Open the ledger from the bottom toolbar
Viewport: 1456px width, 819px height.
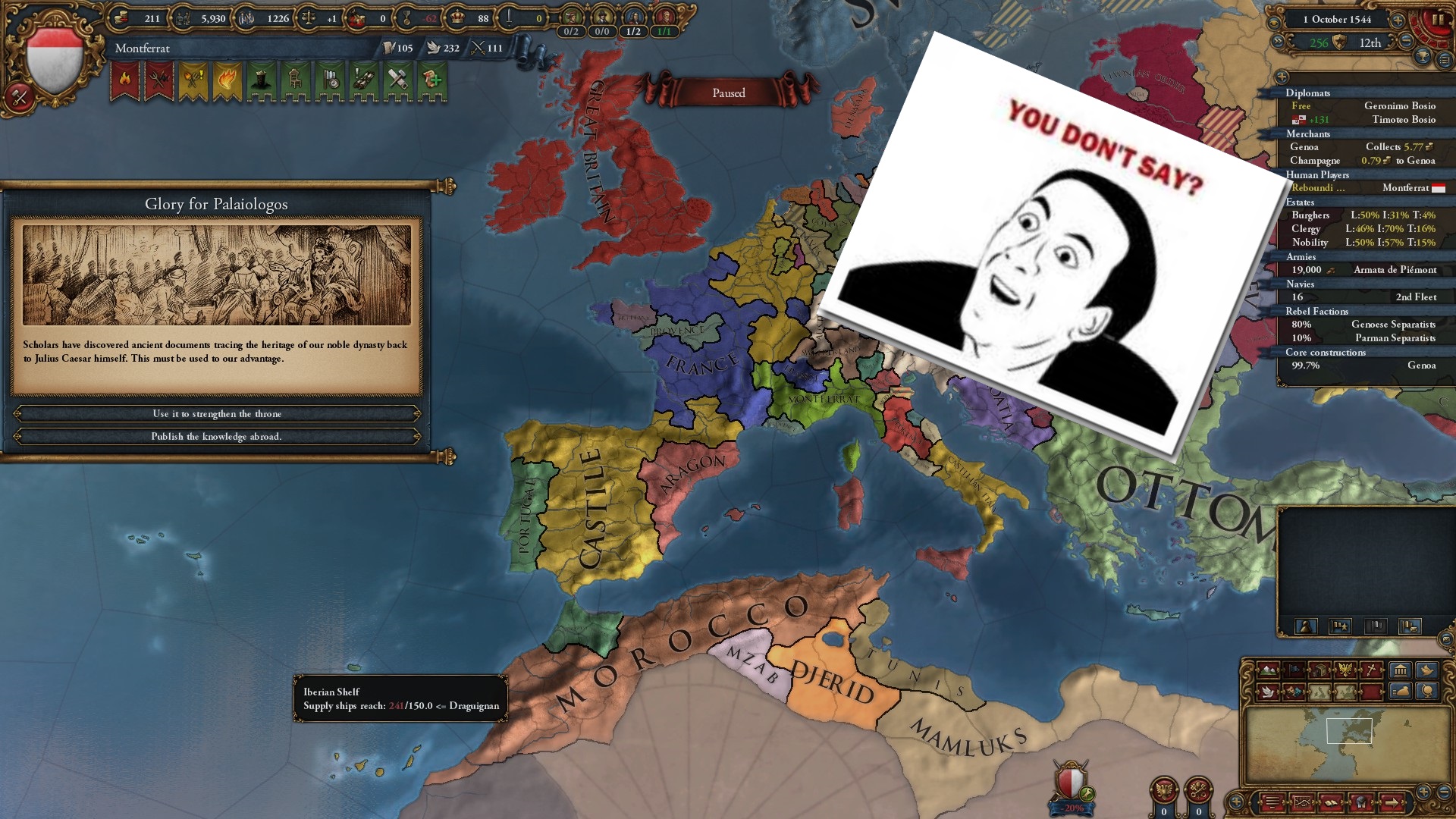pos(1332,803)
